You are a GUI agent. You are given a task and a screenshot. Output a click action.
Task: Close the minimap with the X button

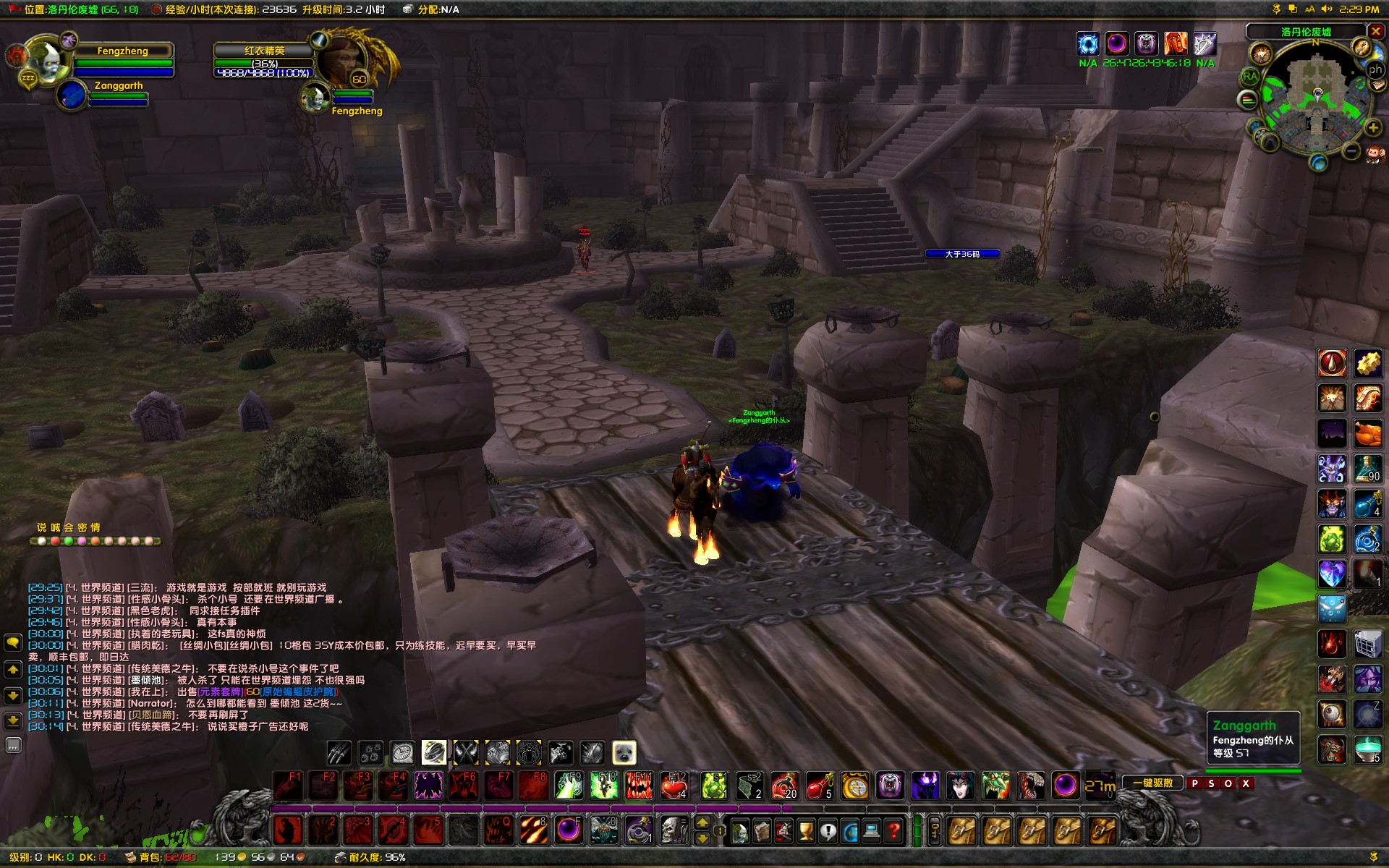point(1376,31)
